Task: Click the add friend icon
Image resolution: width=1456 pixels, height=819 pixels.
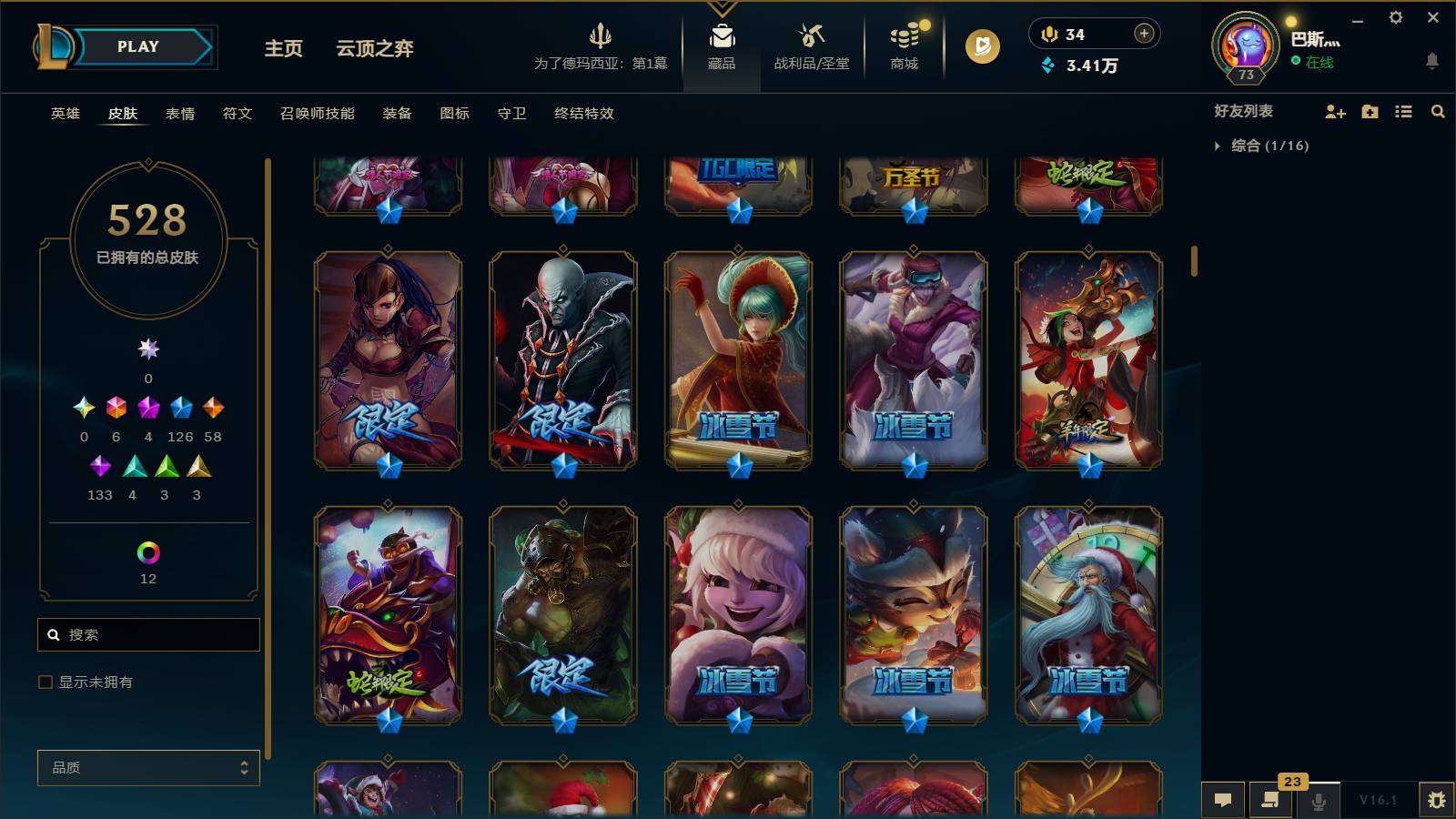Action: [1335, 112]
